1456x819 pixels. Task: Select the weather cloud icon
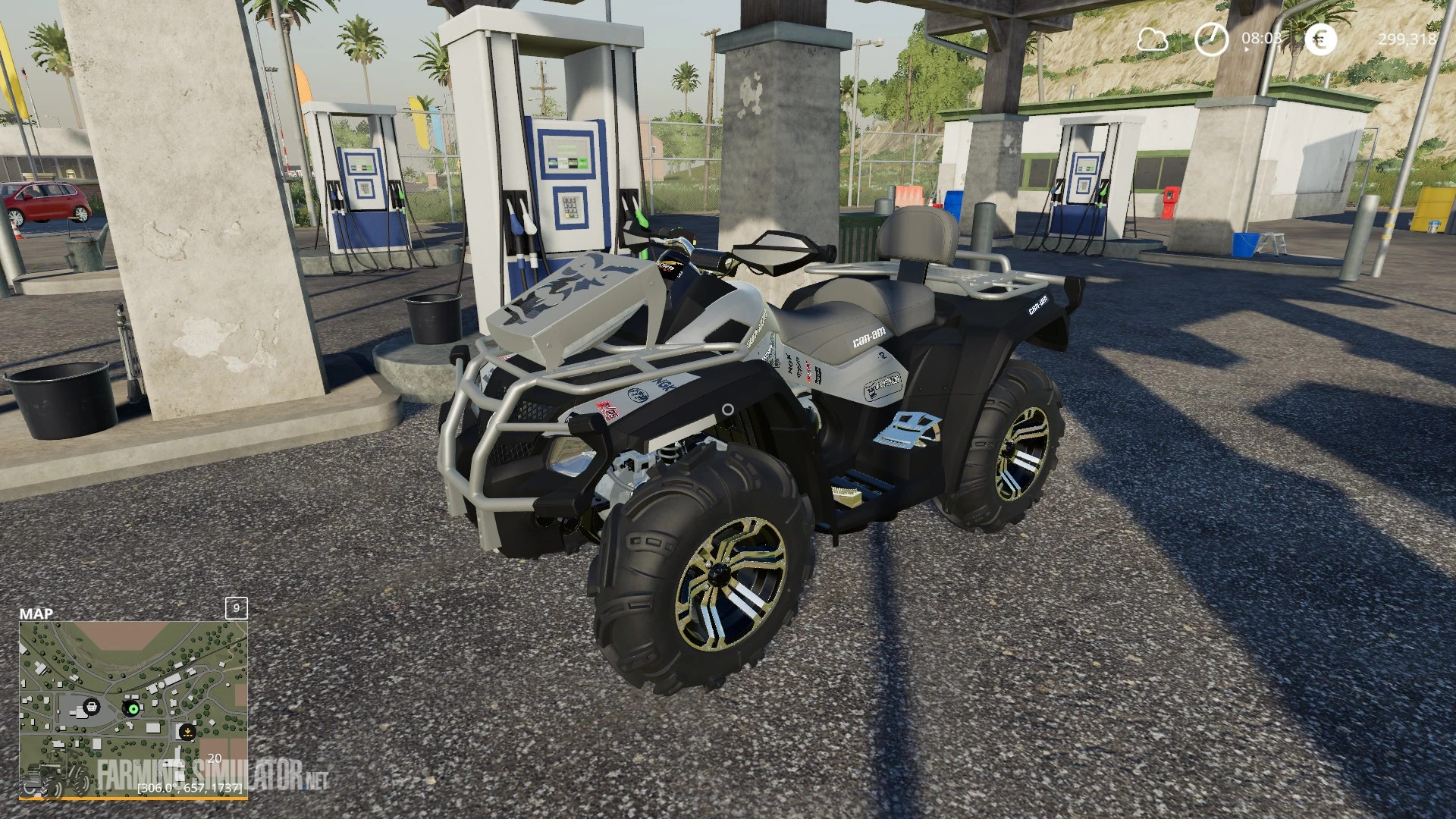pyautogui.click(x=1153, y=39)
